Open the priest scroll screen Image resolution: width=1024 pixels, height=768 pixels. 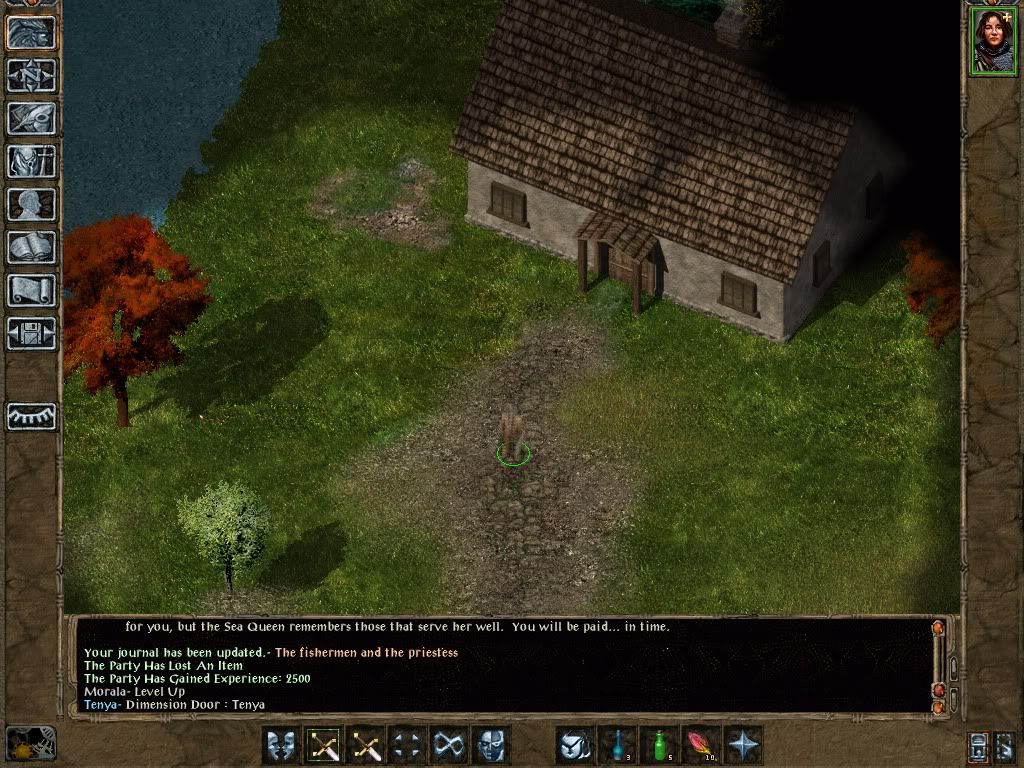tap(31, 290)
